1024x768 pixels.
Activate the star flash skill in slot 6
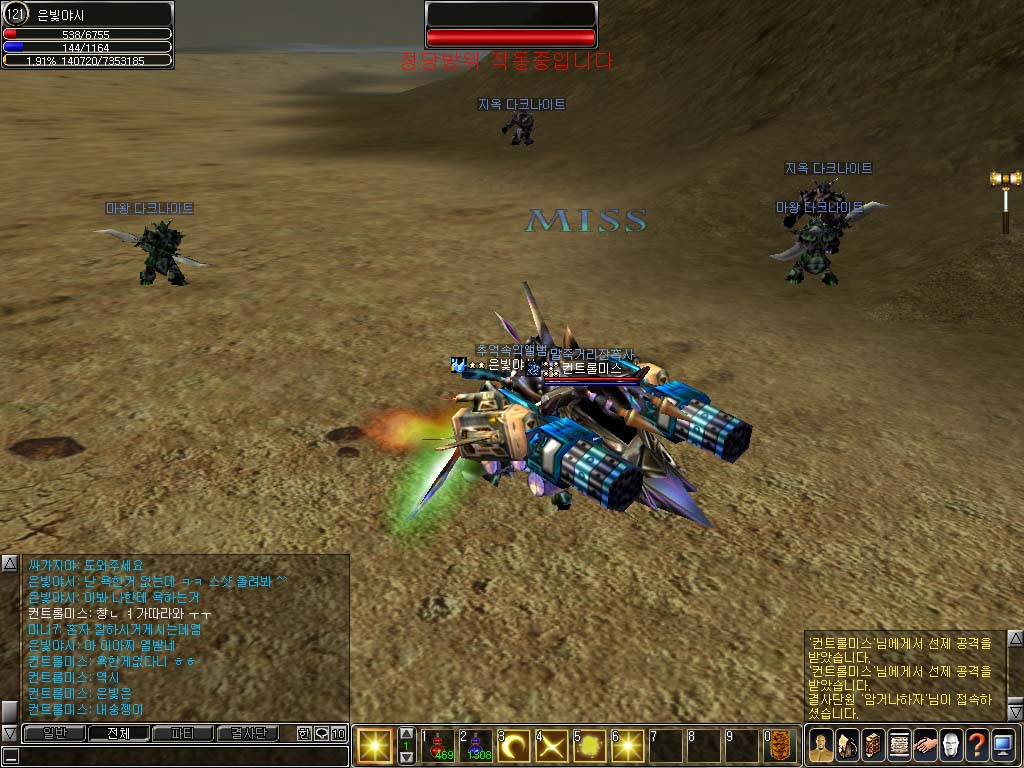click(x=630, y=746)
